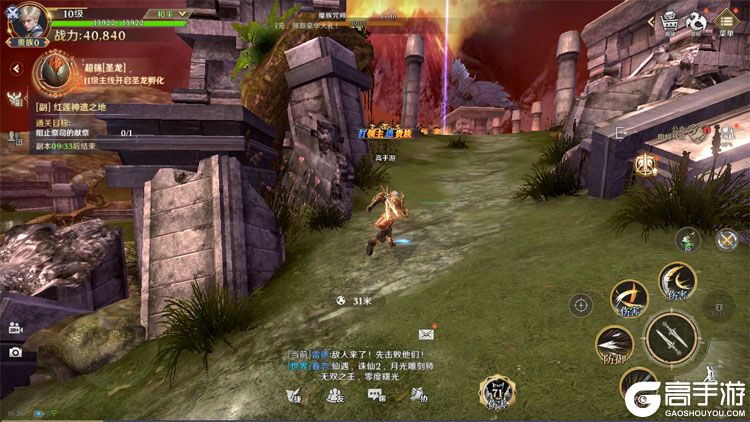
Task: Use the main dual-dagger attack button
Action: coord(671,339)
